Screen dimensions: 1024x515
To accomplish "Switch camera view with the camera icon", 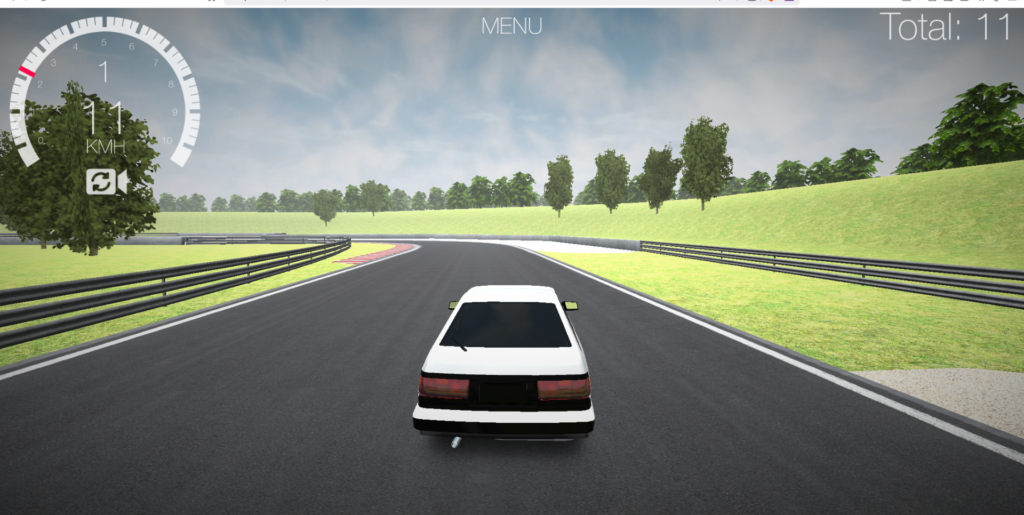I will pos(106,182).
